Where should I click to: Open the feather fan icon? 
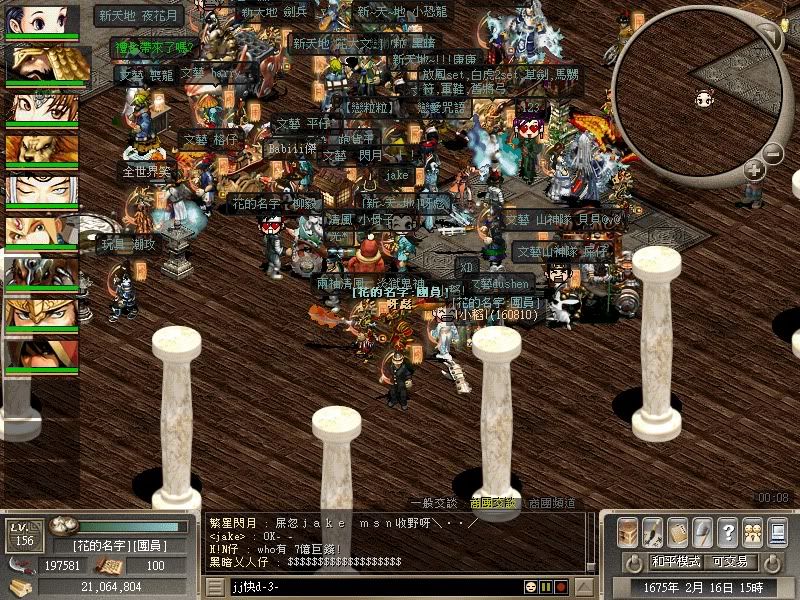click(x=702, y=531)
